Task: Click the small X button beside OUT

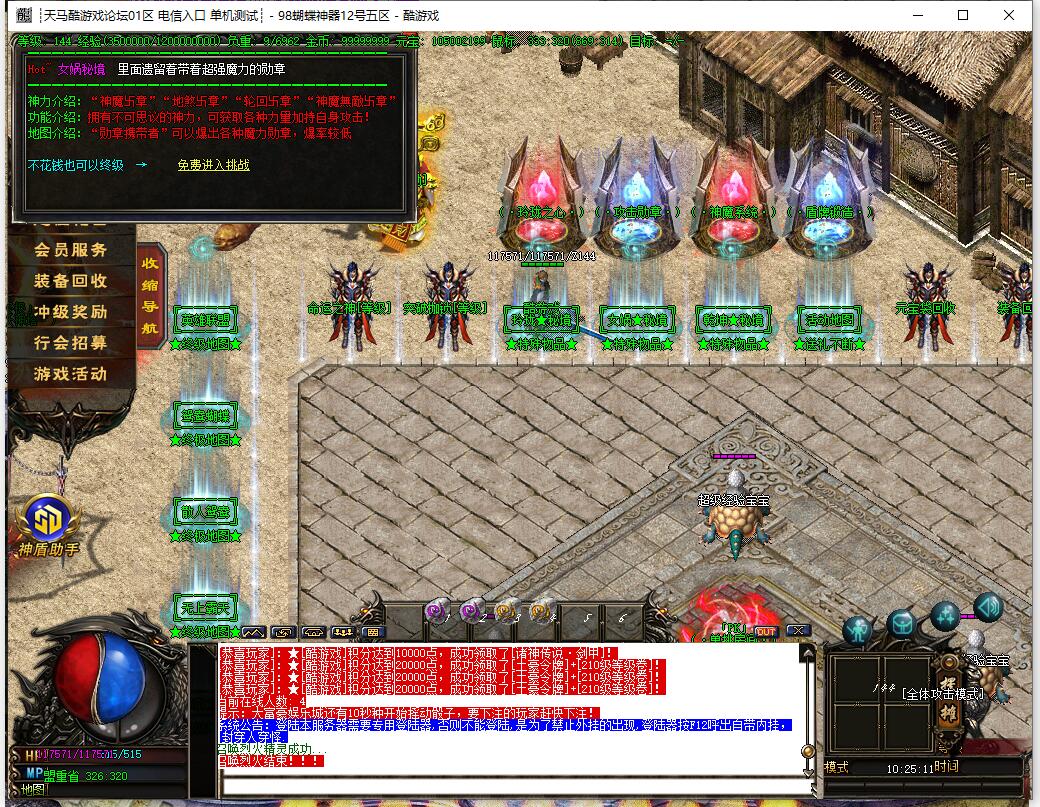Action: tap(797, 631)
